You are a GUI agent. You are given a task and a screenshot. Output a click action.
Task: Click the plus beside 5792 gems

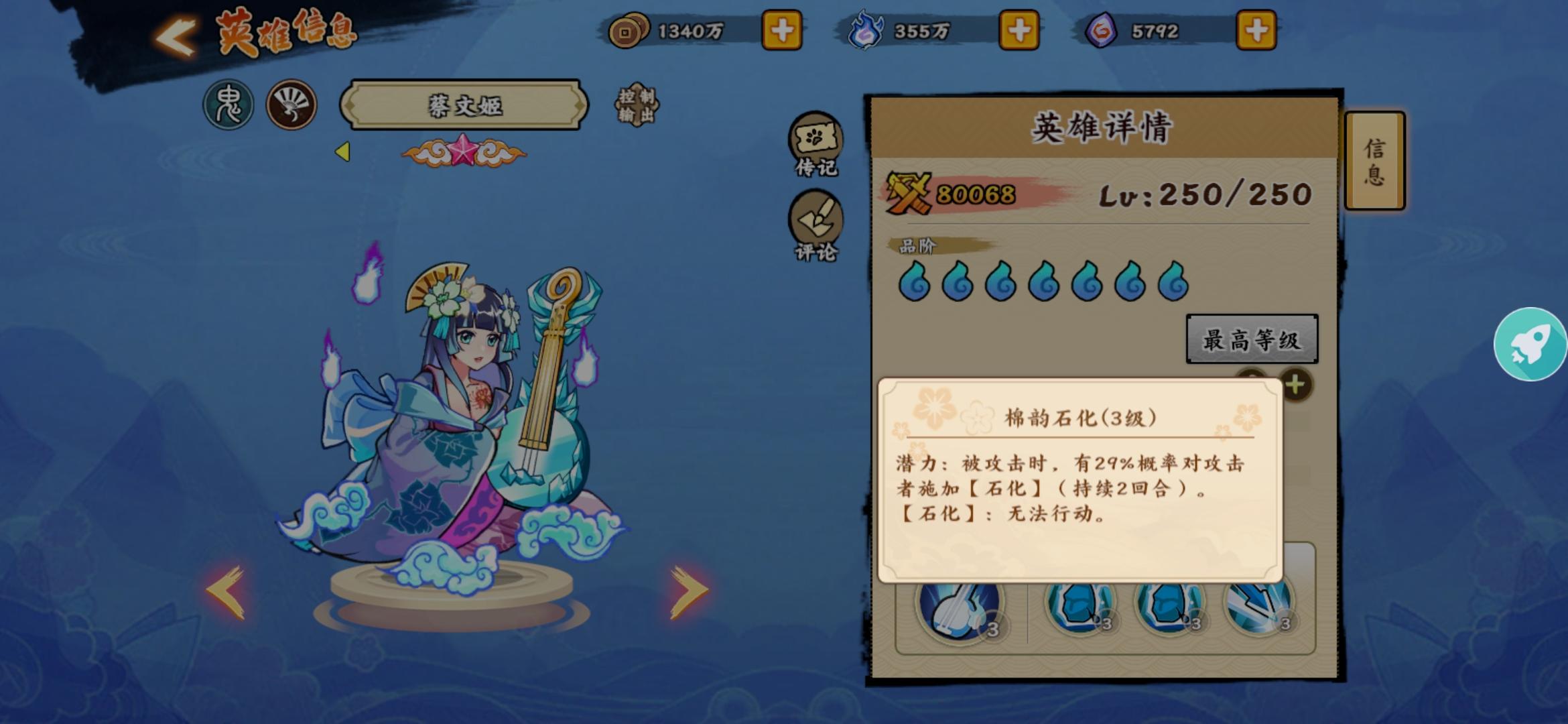(x=1256, y=29)
